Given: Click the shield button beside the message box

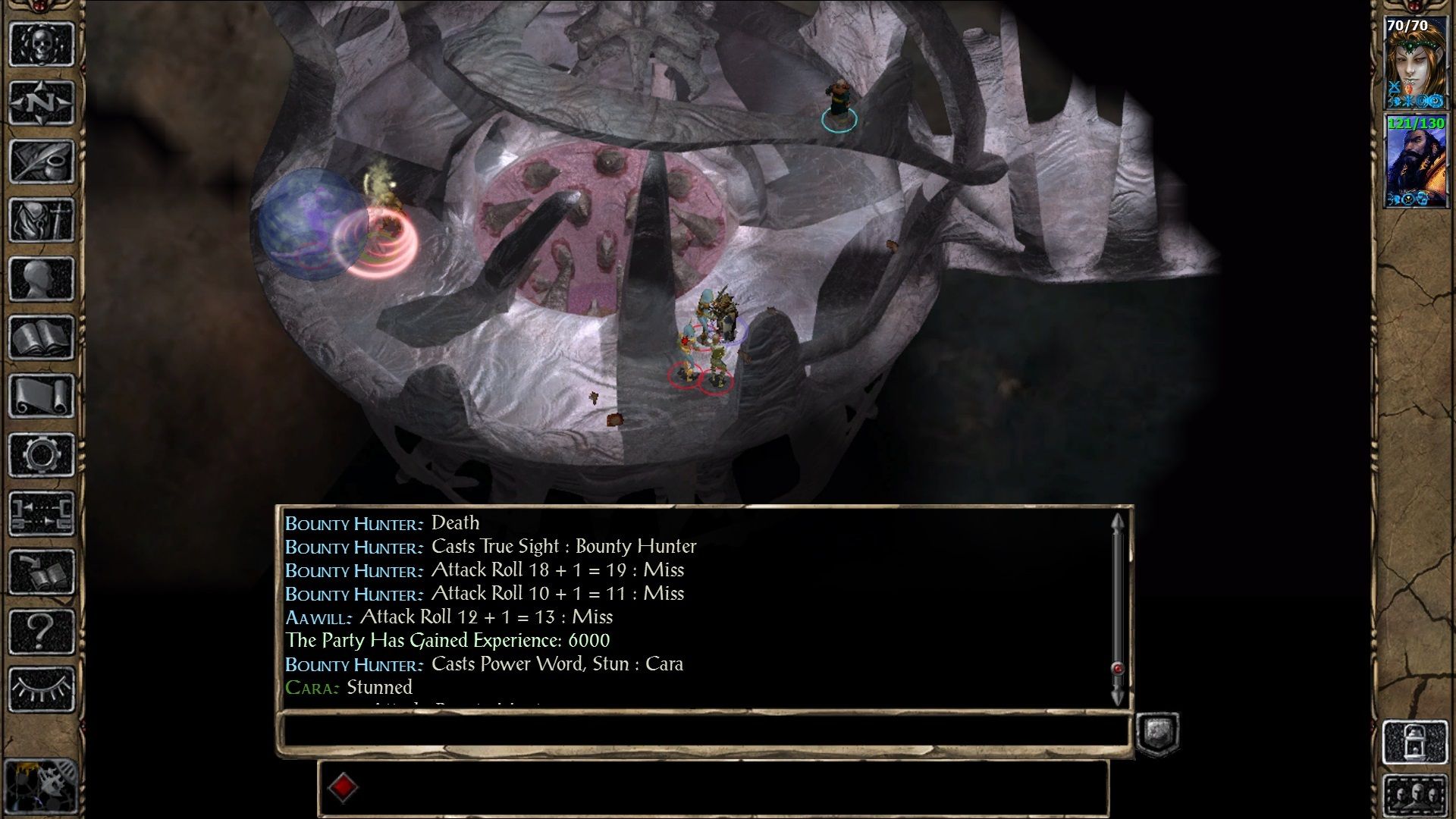Looking at the screenshot, I should [x=1157, y=733].
